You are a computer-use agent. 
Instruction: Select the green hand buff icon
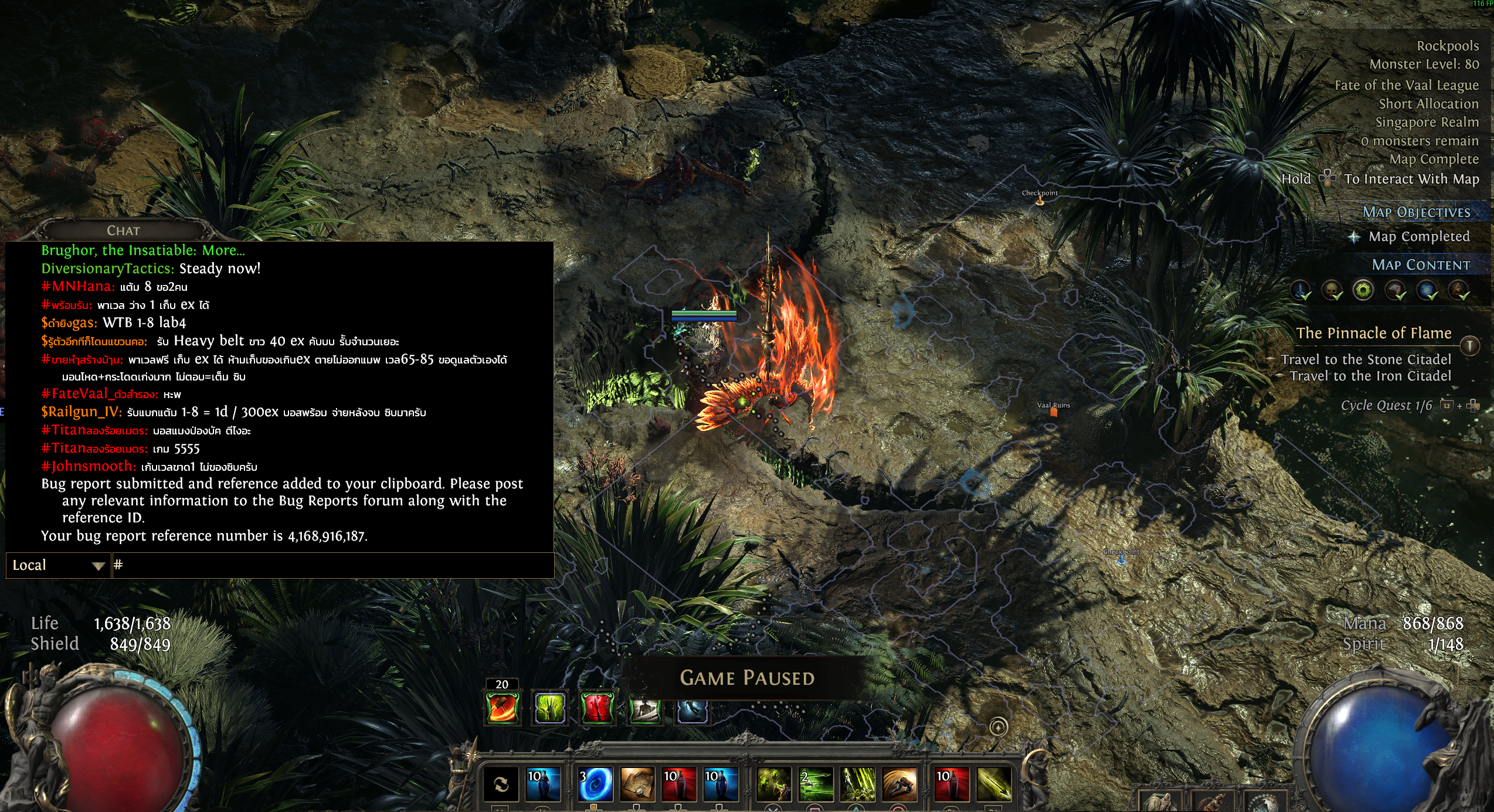tap(550, 708)
